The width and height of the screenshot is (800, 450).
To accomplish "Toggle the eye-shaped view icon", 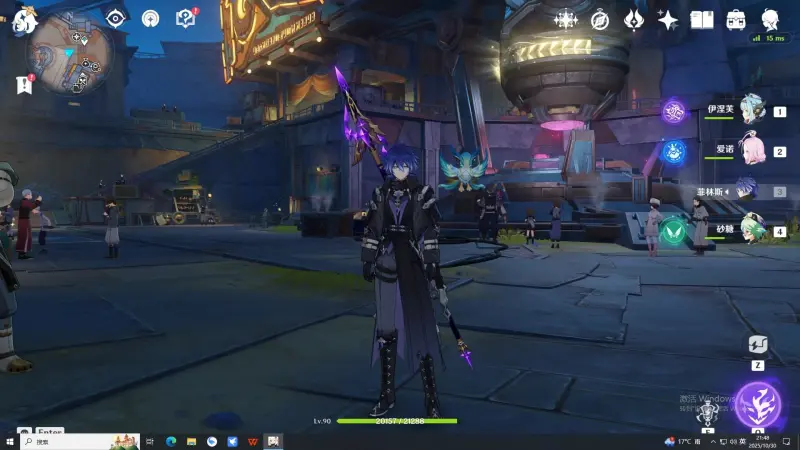I will [116, 18].
